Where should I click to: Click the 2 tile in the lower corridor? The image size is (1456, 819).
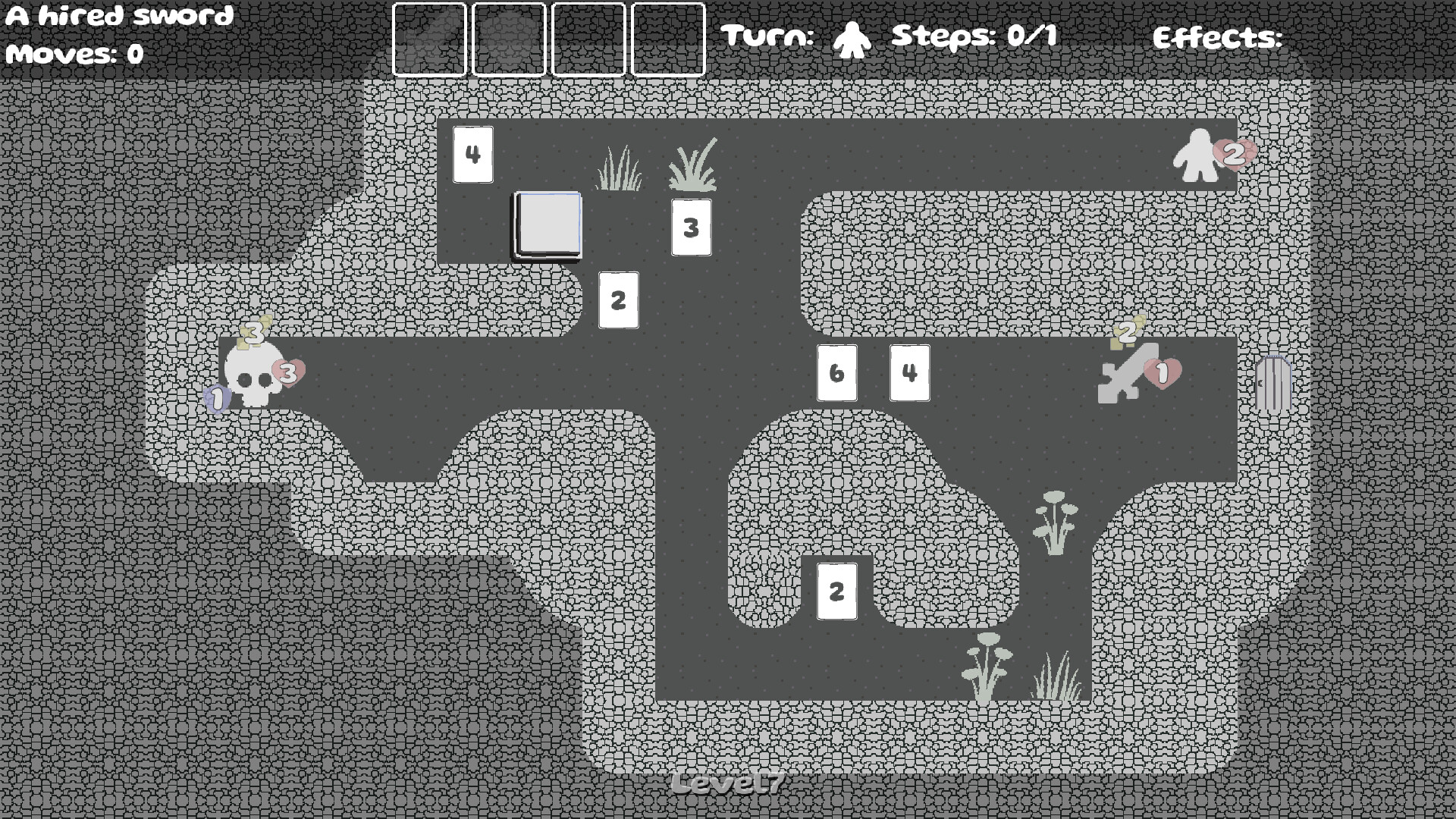[836, 590]
